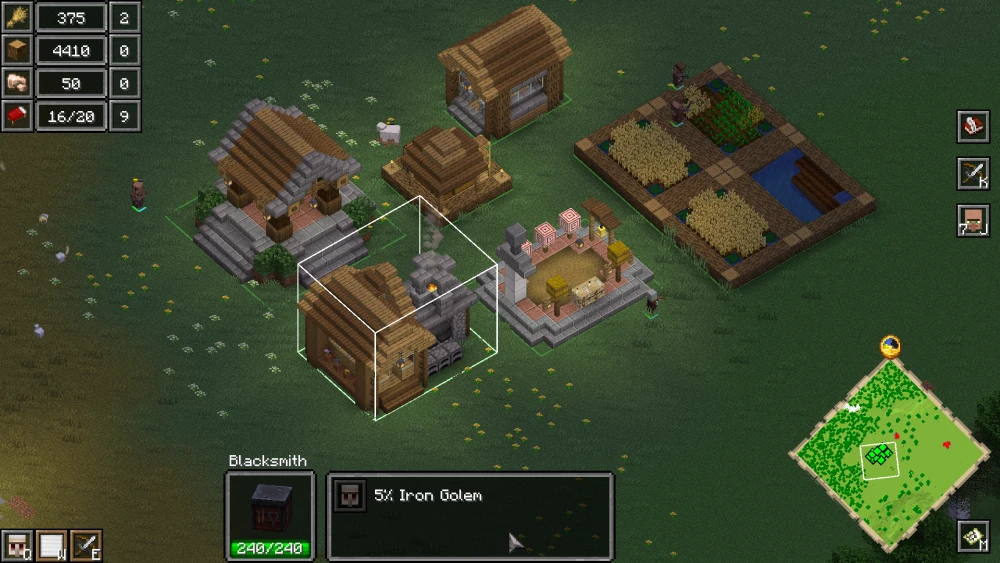1000x563 pixels.
Task: Click the villager head icon on right
Action: point(972,220)
